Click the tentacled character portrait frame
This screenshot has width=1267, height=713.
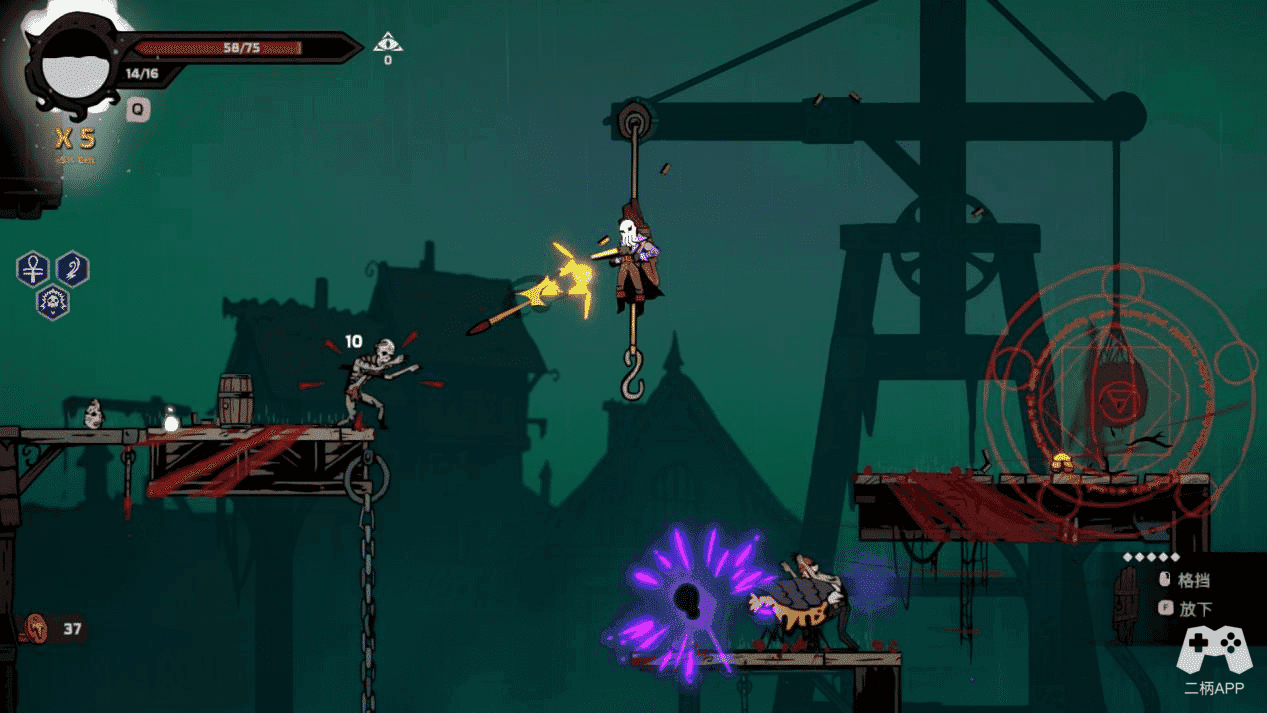click(x=70, y=66)
